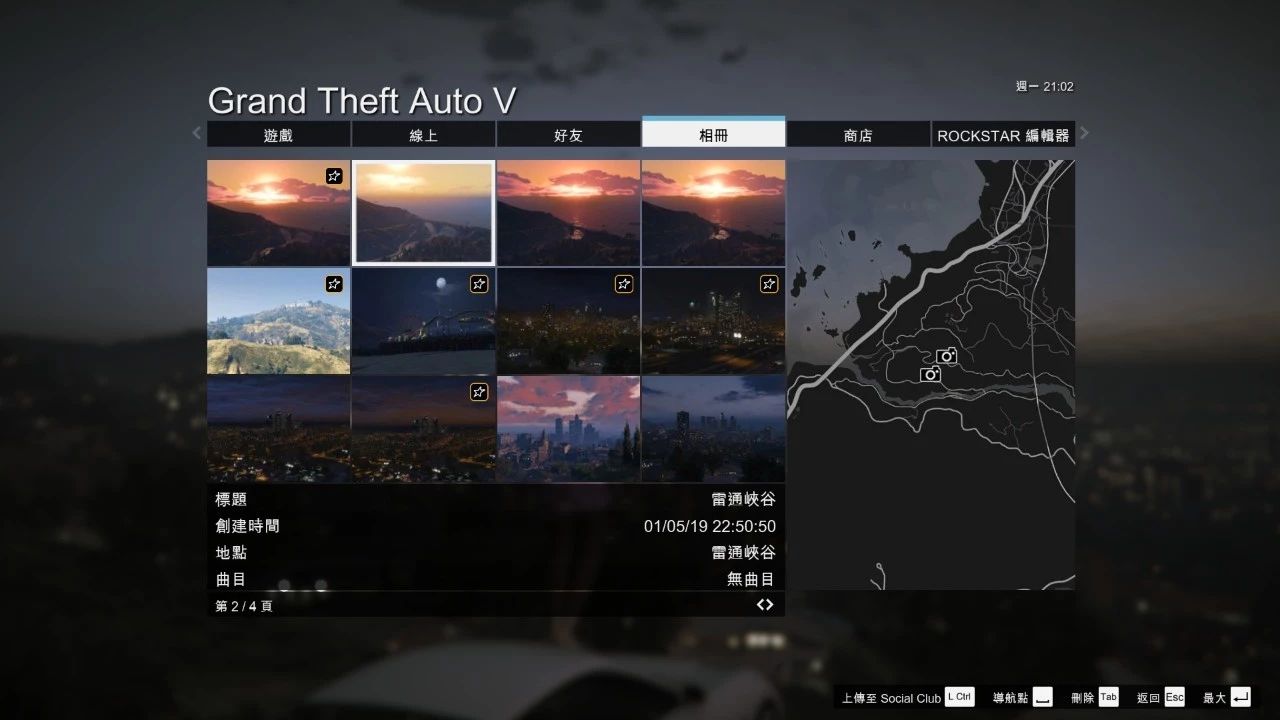The image size is (1280, 720).
Task: Open the ROCKSTAR 編輯器 tab
Action: (1003, 135)
